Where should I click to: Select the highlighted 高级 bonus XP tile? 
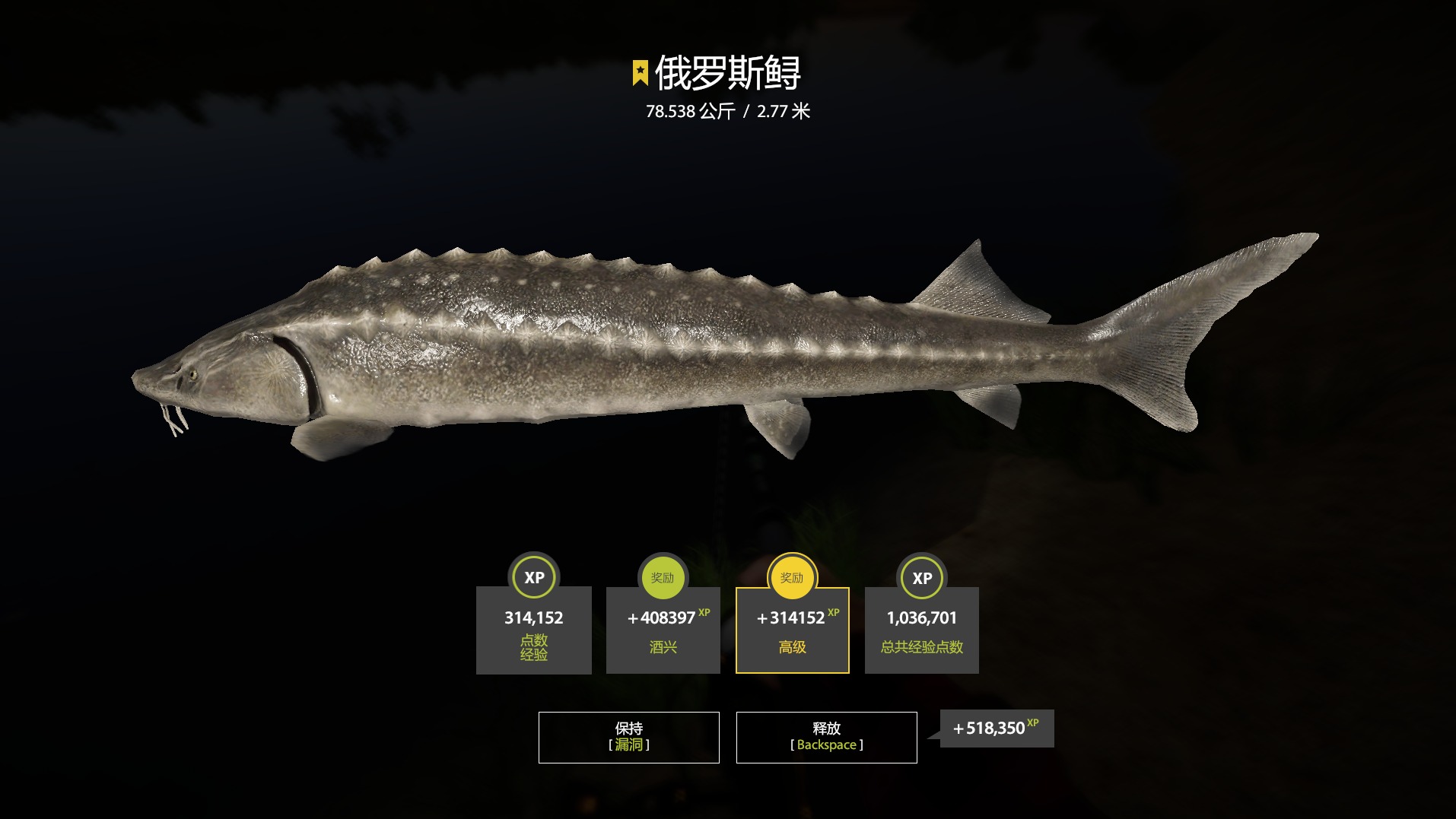coord(792,630)
